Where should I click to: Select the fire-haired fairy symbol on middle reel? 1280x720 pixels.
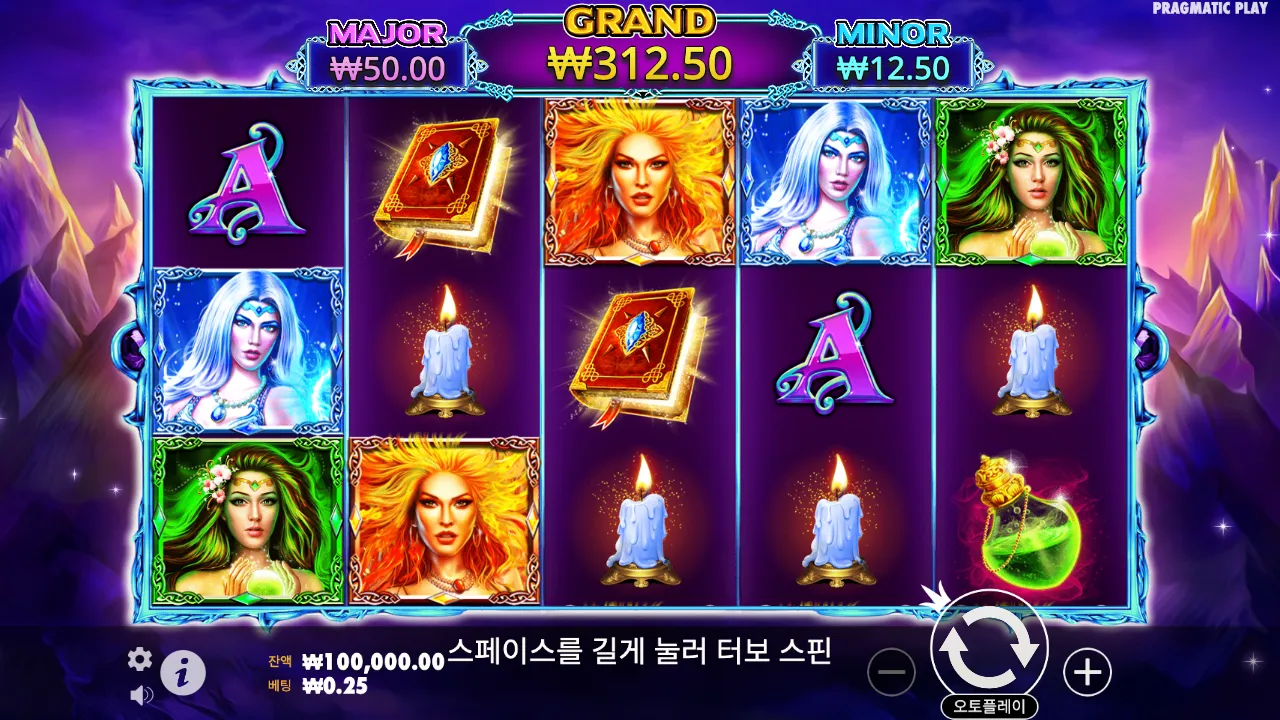click(637, 180)
